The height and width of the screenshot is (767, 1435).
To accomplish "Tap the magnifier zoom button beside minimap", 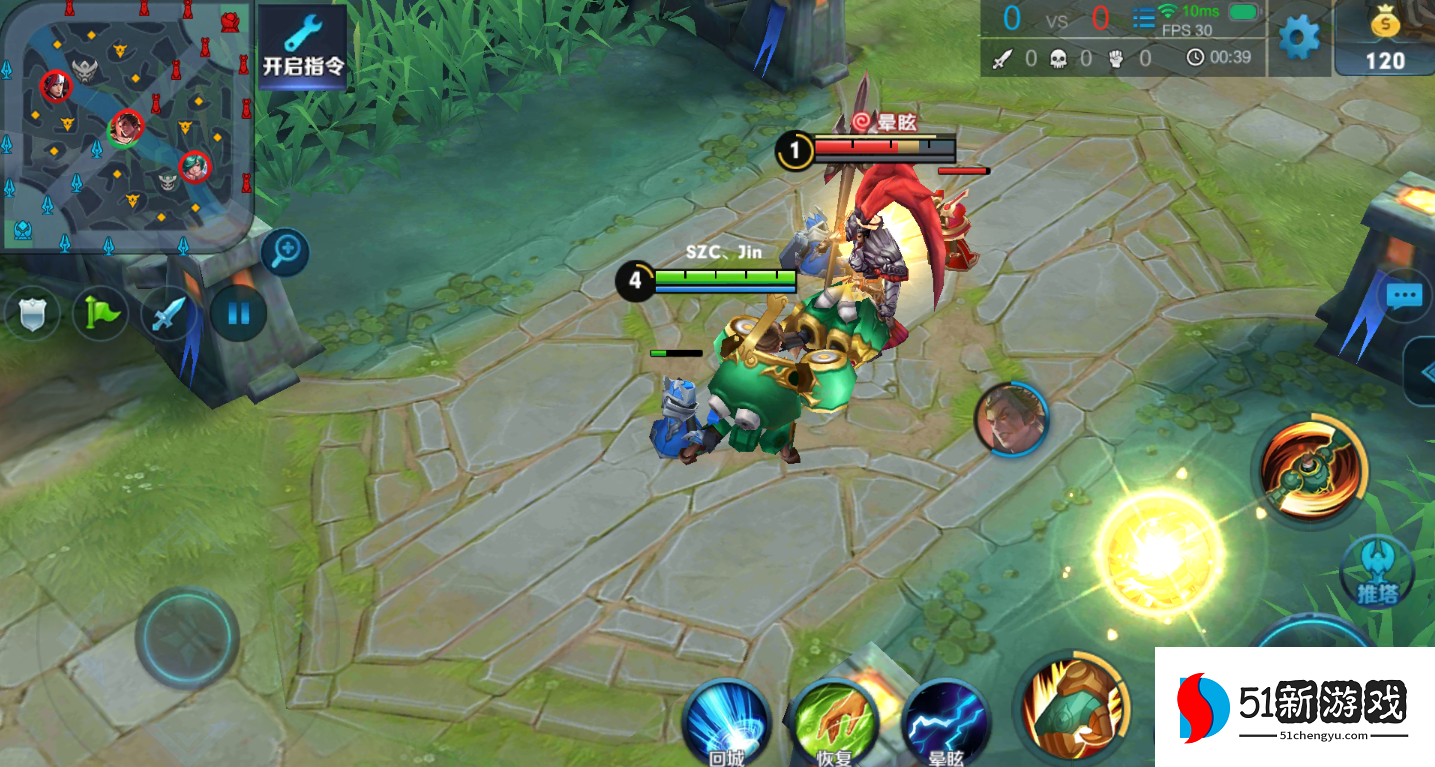I will tap(285, 251).
